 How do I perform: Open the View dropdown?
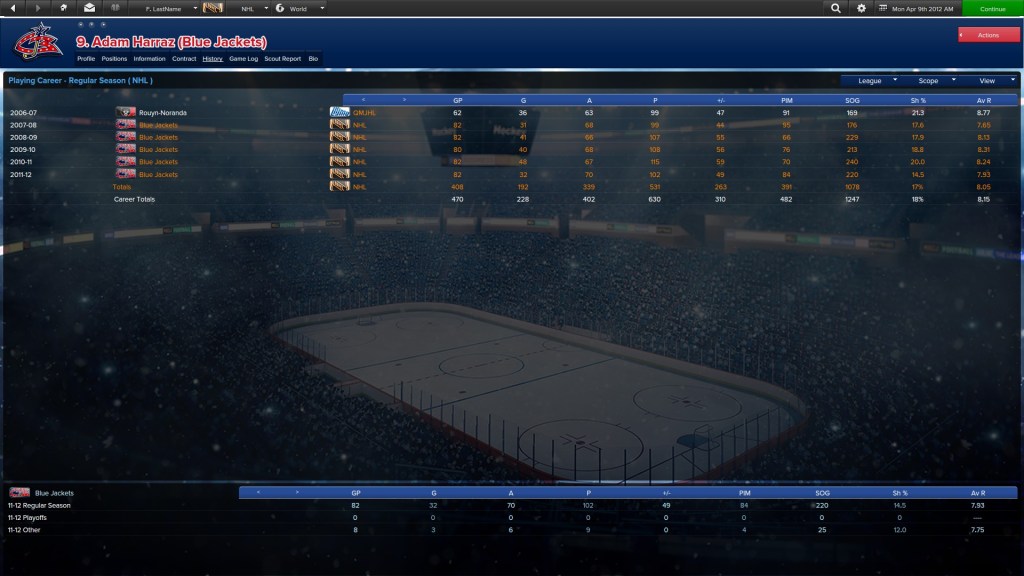(992, 80)
